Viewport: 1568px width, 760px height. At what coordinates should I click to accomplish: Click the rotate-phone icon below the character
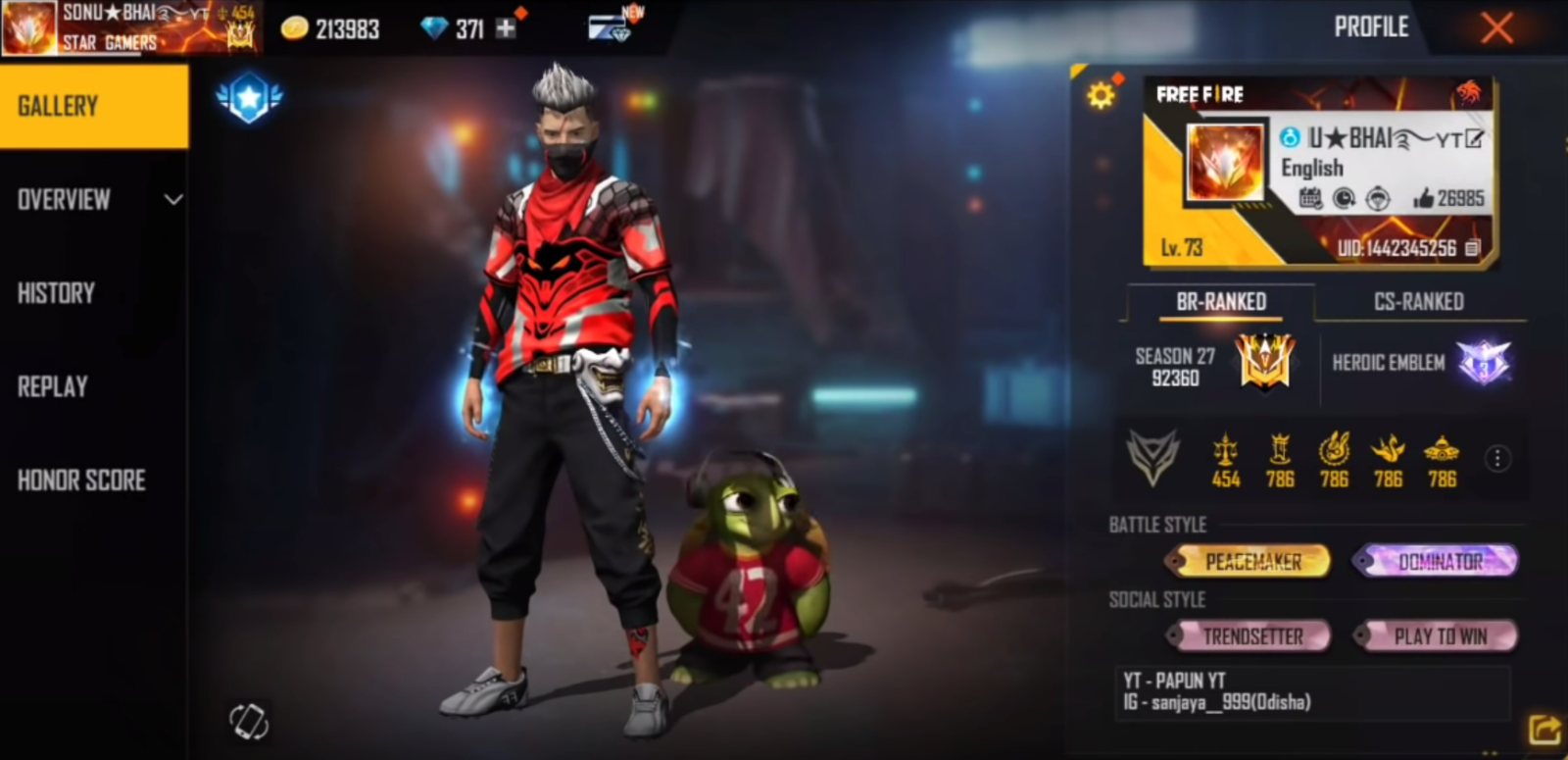[x=249, y=722]
